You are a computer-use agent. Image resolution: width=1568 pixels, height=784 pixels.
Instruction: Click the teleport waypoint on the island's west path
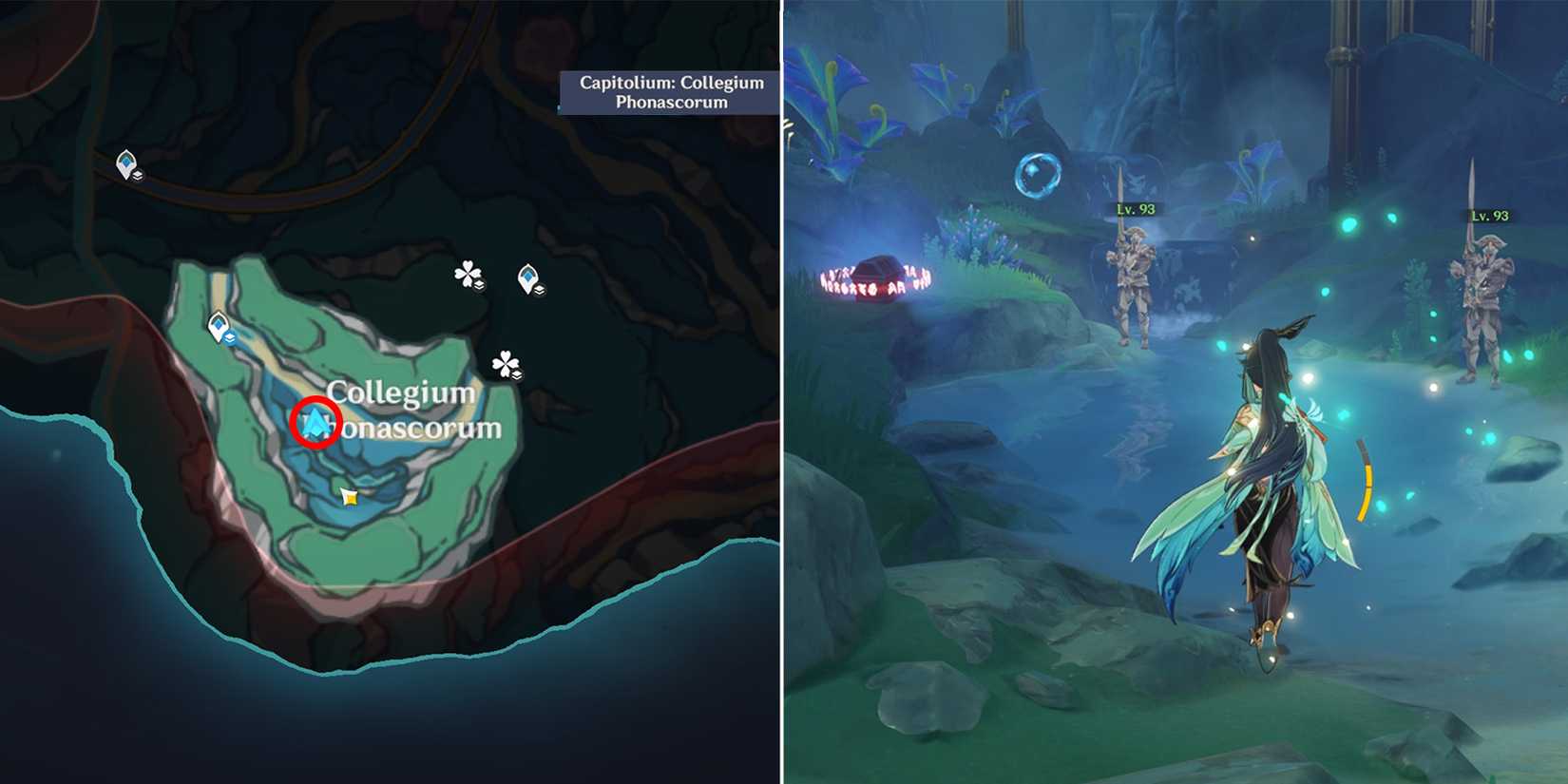tap(218, 323)
